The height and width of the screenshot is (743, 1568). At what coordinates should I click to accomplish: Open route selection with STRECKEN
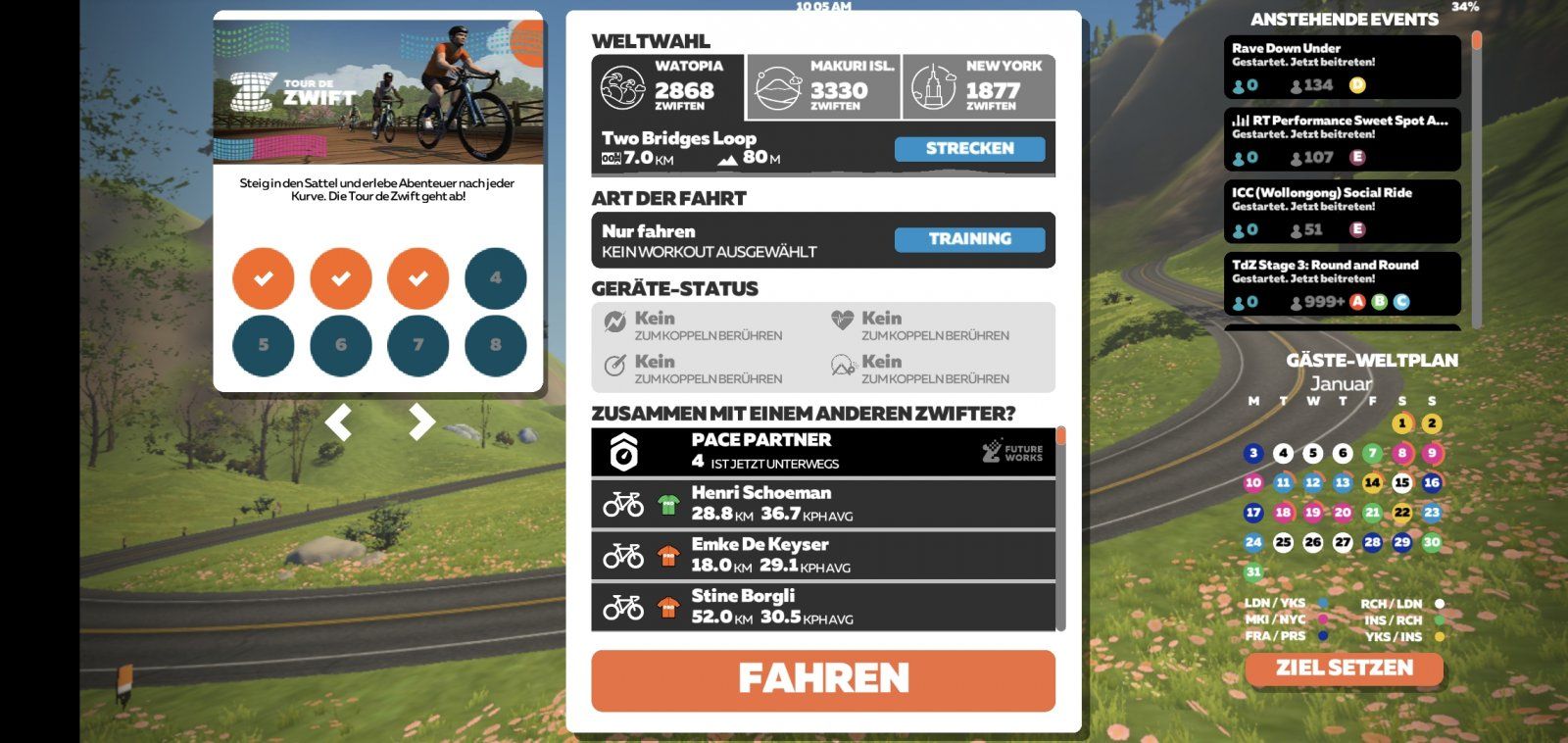click(x=969, y=149)
